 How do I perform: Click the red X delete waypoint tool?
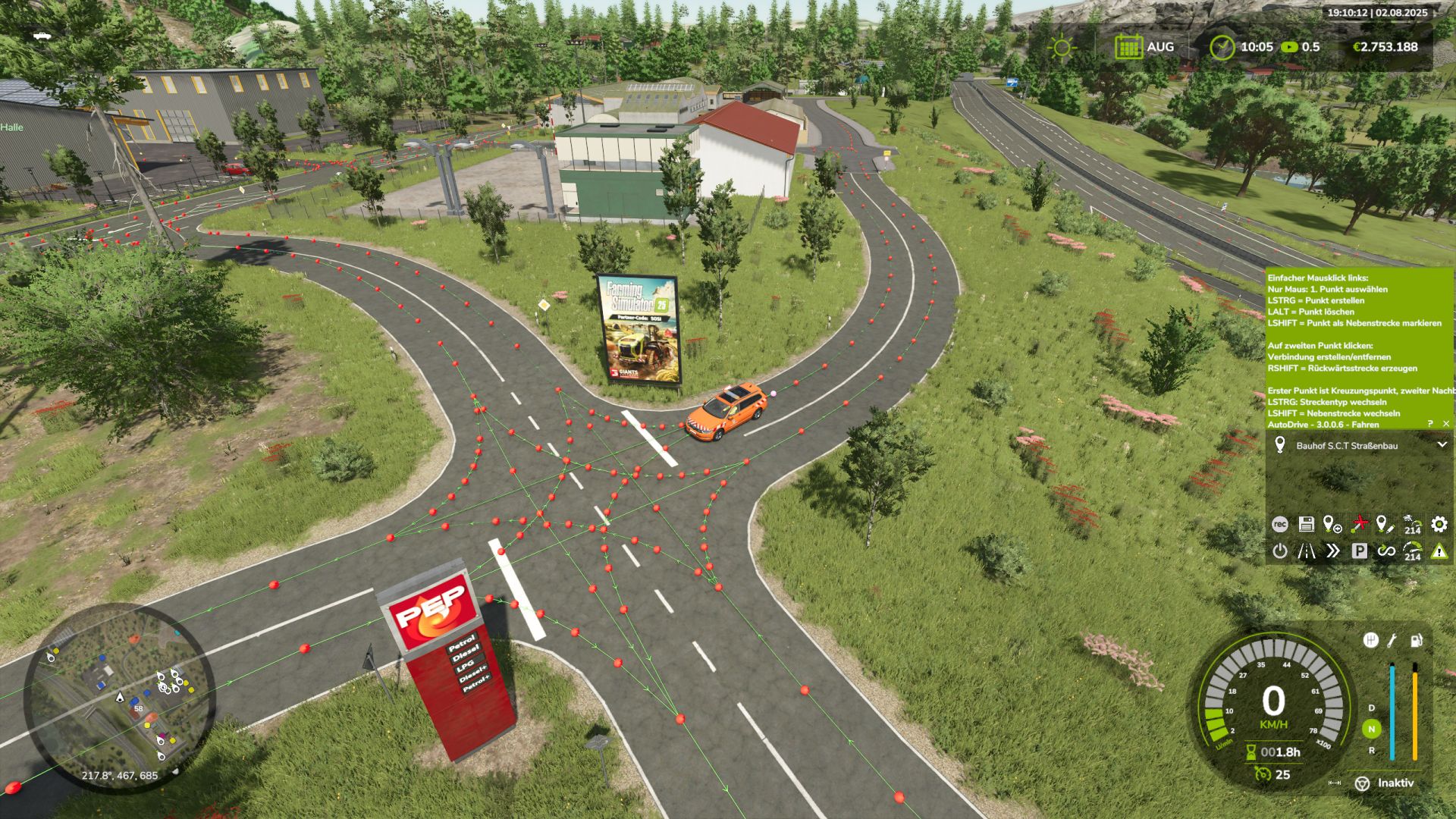pos(1360,524)
